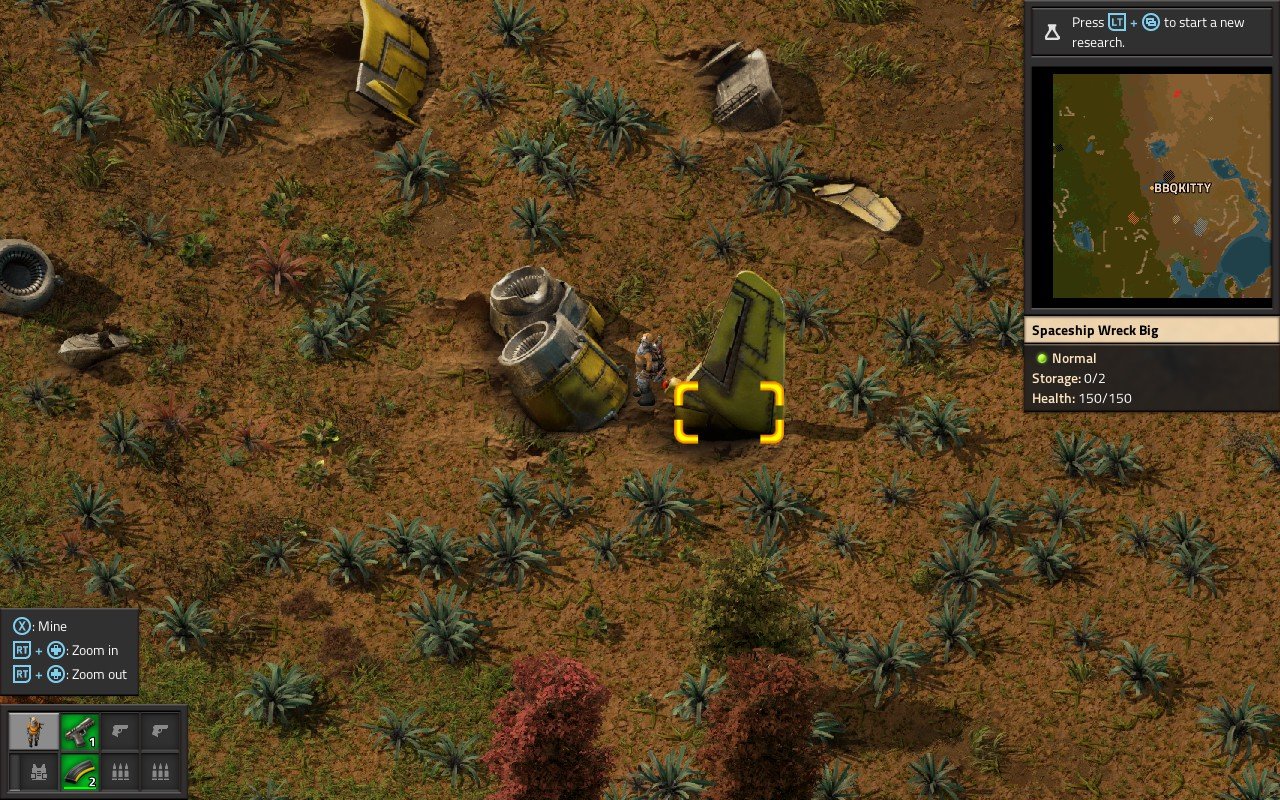The height and width of the screenshot is (800, 1280).
Task: Toggle the highlighted green pistol slot
Action: (x=80, y=731)
